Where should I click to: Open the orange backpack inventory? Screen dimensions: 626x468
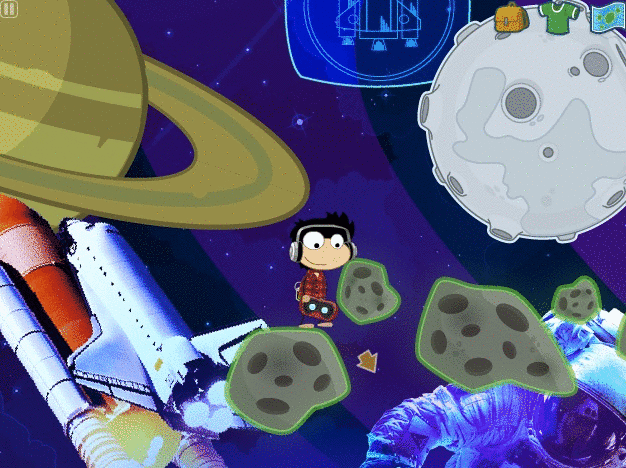coord(510,18)
